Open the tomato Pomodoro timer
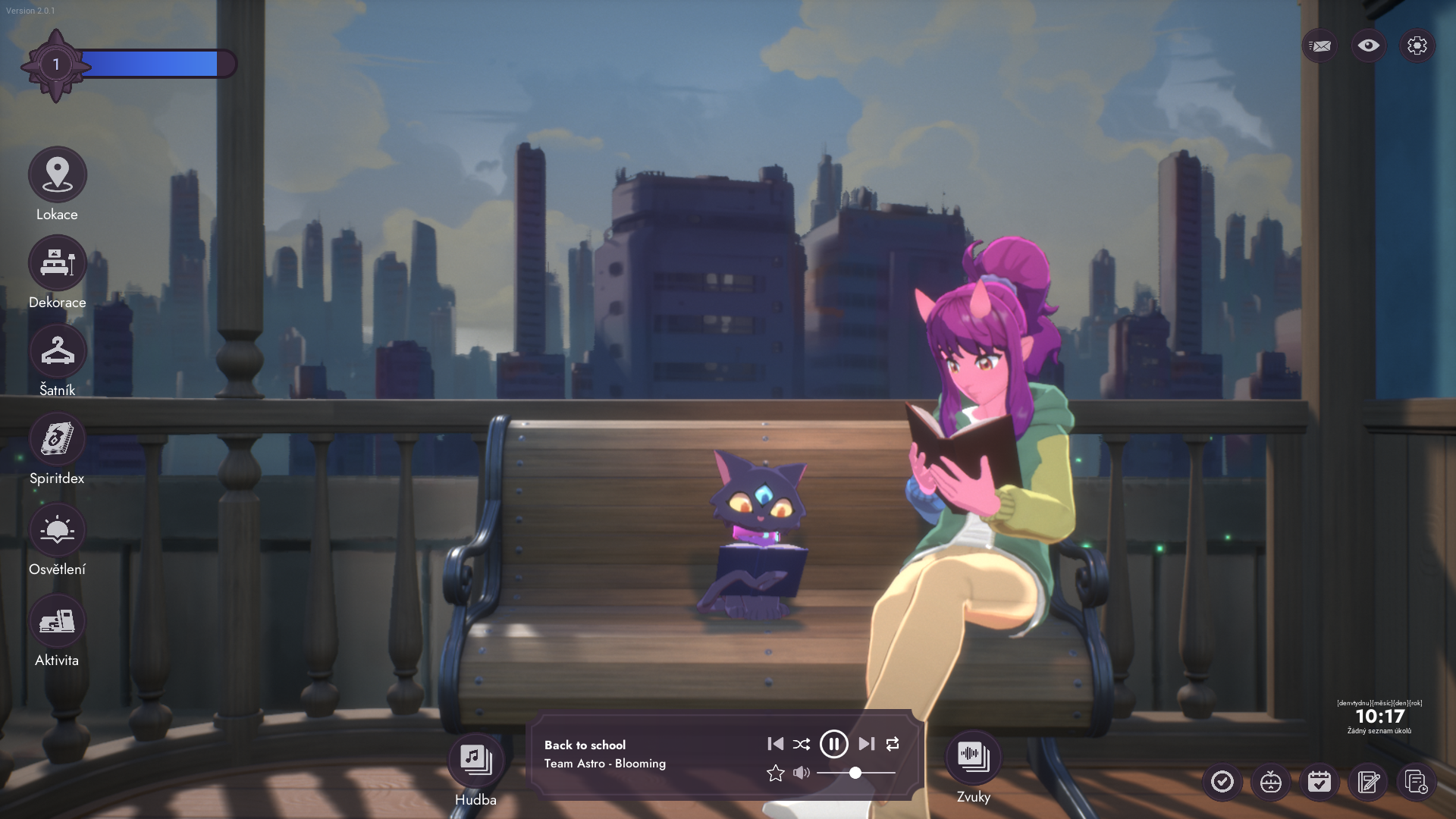Screen dimensions: 1456x819 [x=1270, y=782]
